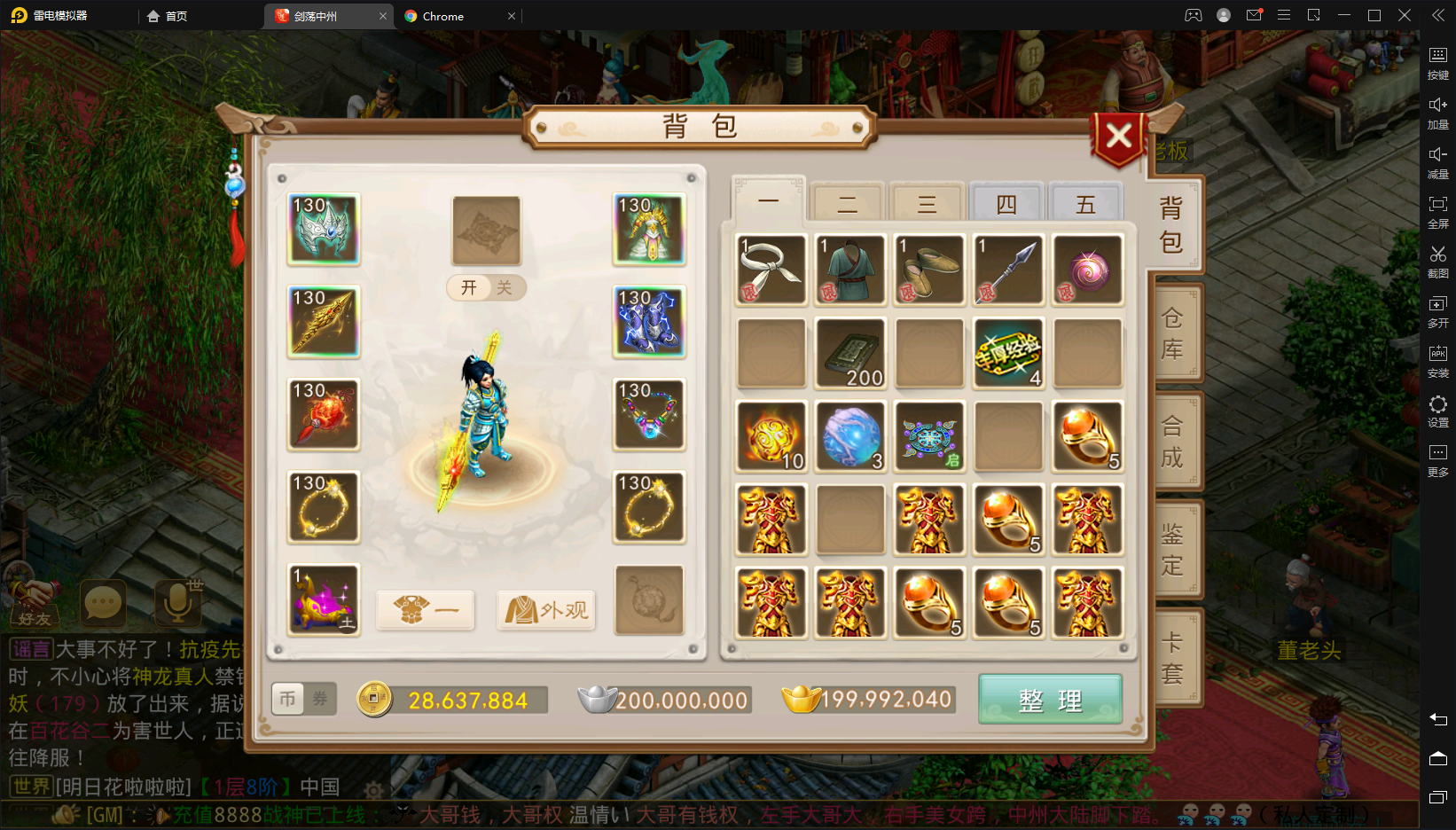Image resolution: width=1456 pixels, height=830 pixels.
Task: Toggle the 开关 display switch
Action: [x=486, y=287]
